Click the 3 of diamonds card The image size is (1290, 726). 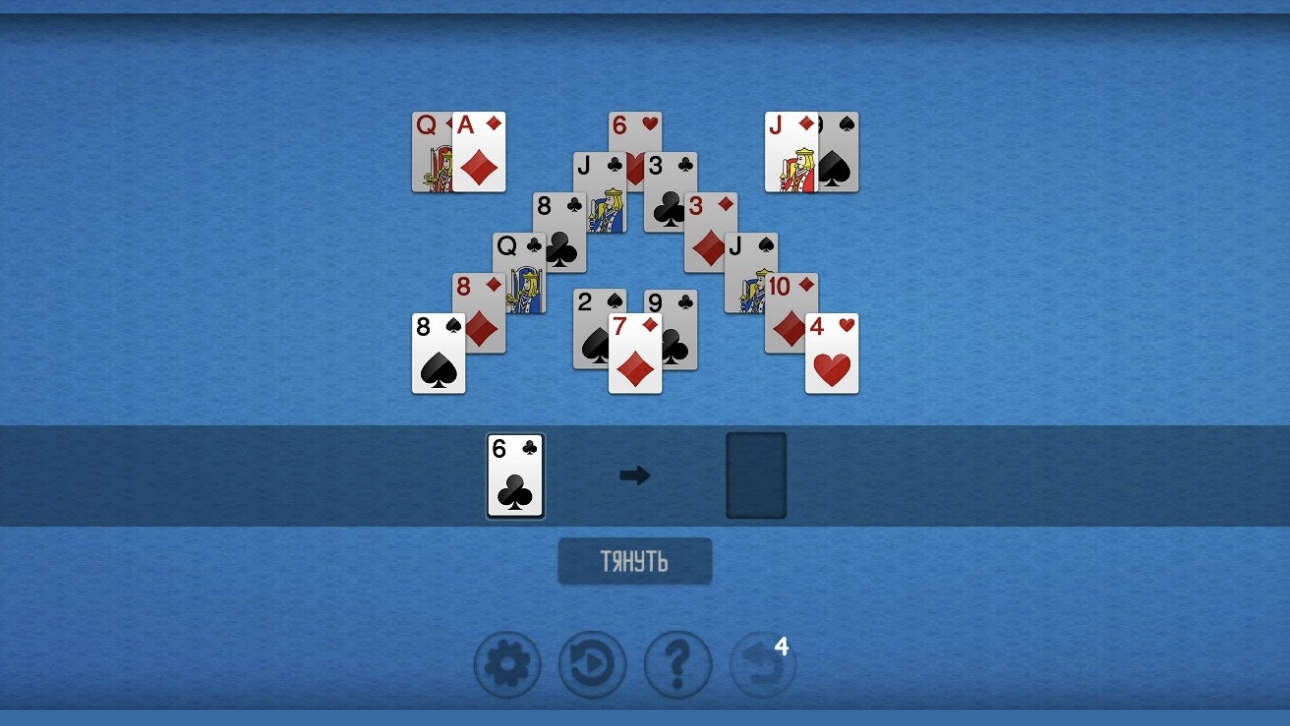point(708,230)
